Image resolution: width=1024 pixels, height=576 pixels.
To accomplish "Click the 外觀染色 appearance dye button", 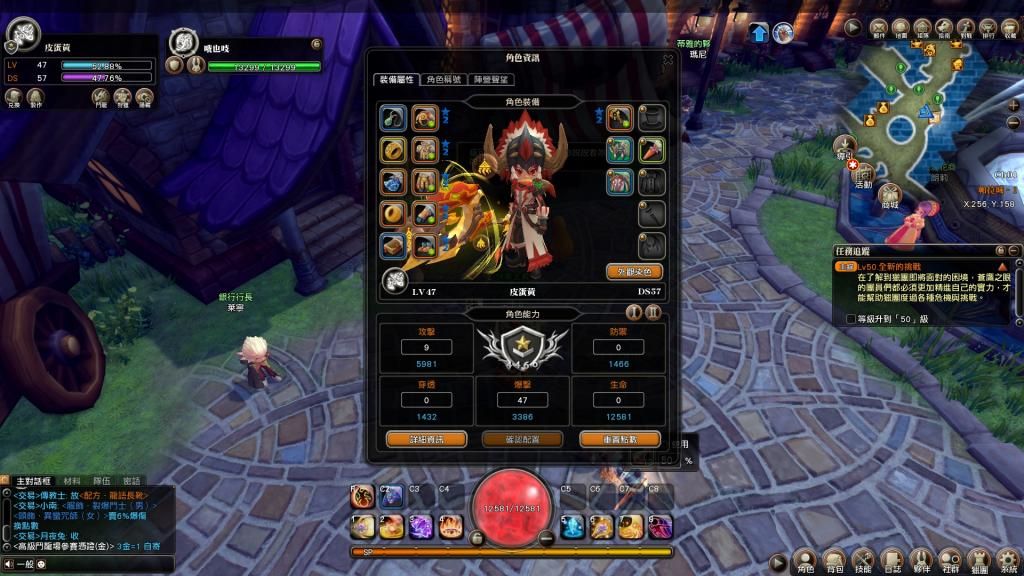I will tap(635, 271).
